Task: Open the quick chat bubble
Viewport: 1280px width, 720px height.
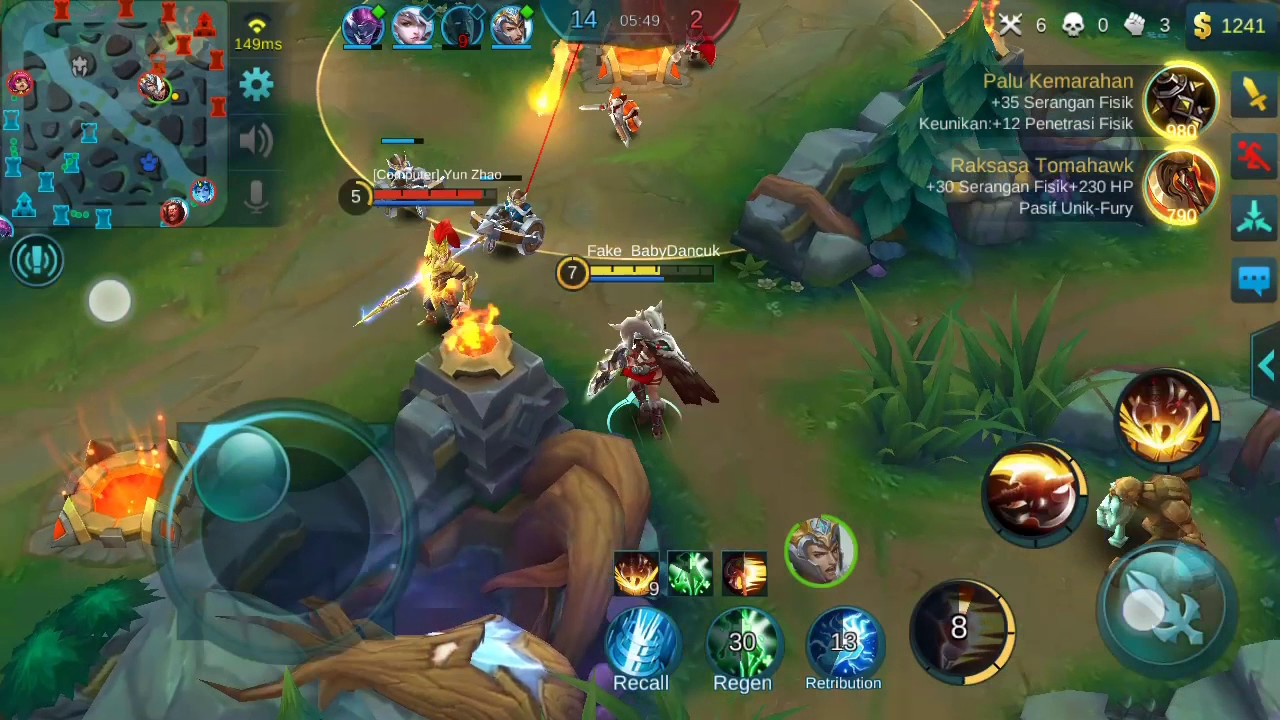Action: click(x=1254, y=279)
